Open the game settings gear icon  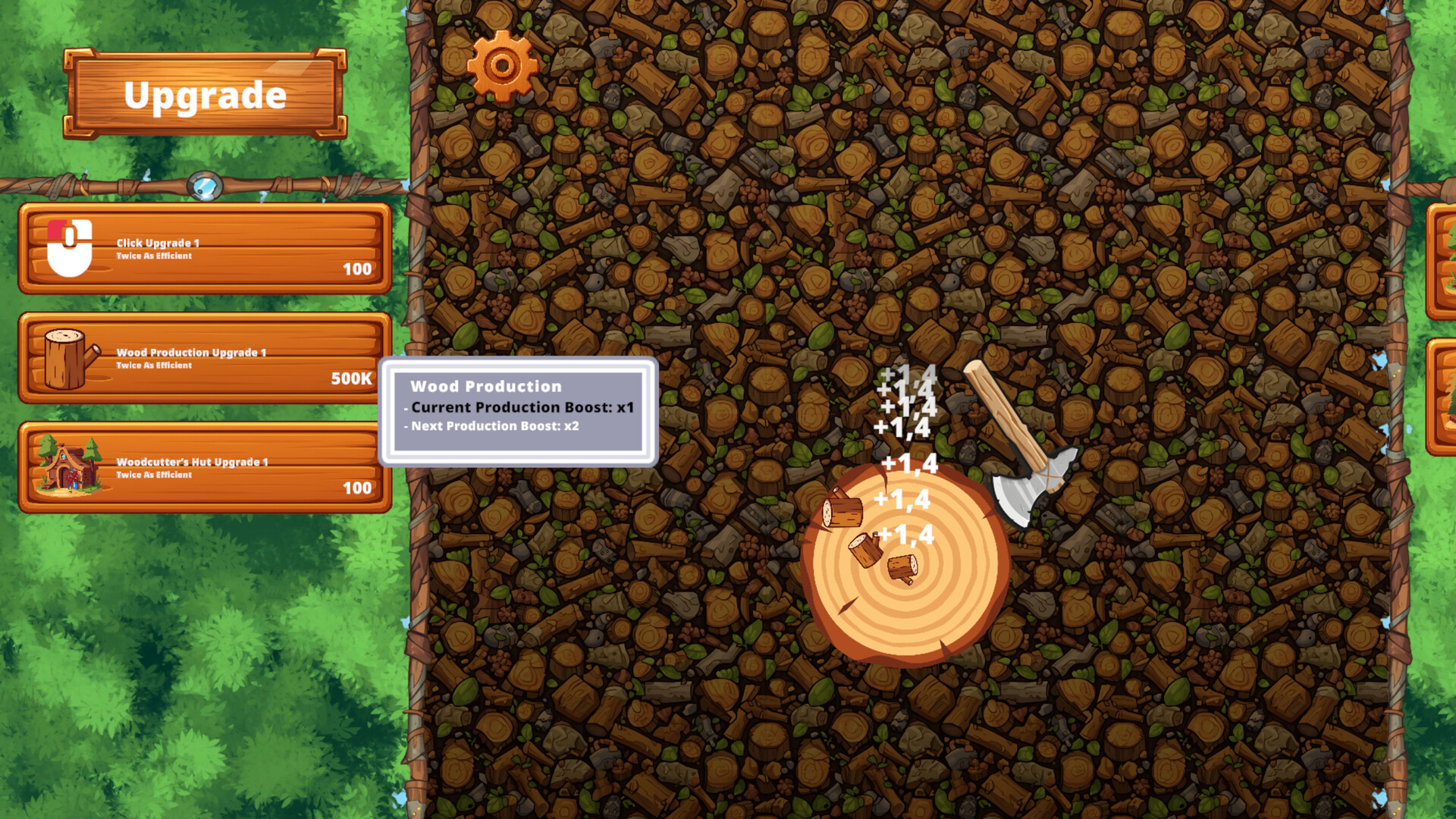[x=500, y=64]
